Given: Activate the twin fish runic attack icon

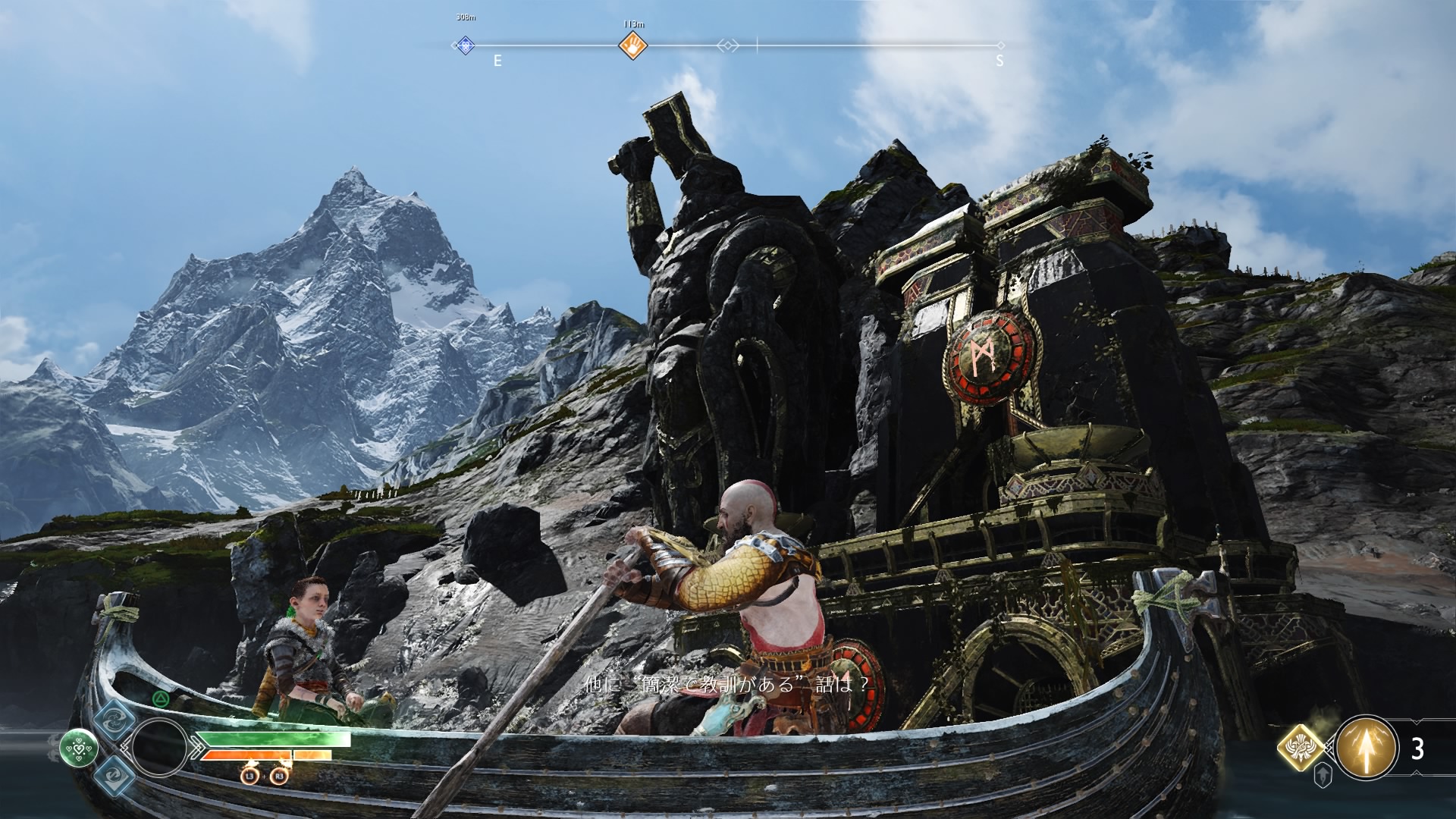Looking at the screenshot, I should [x=115, y=720].
